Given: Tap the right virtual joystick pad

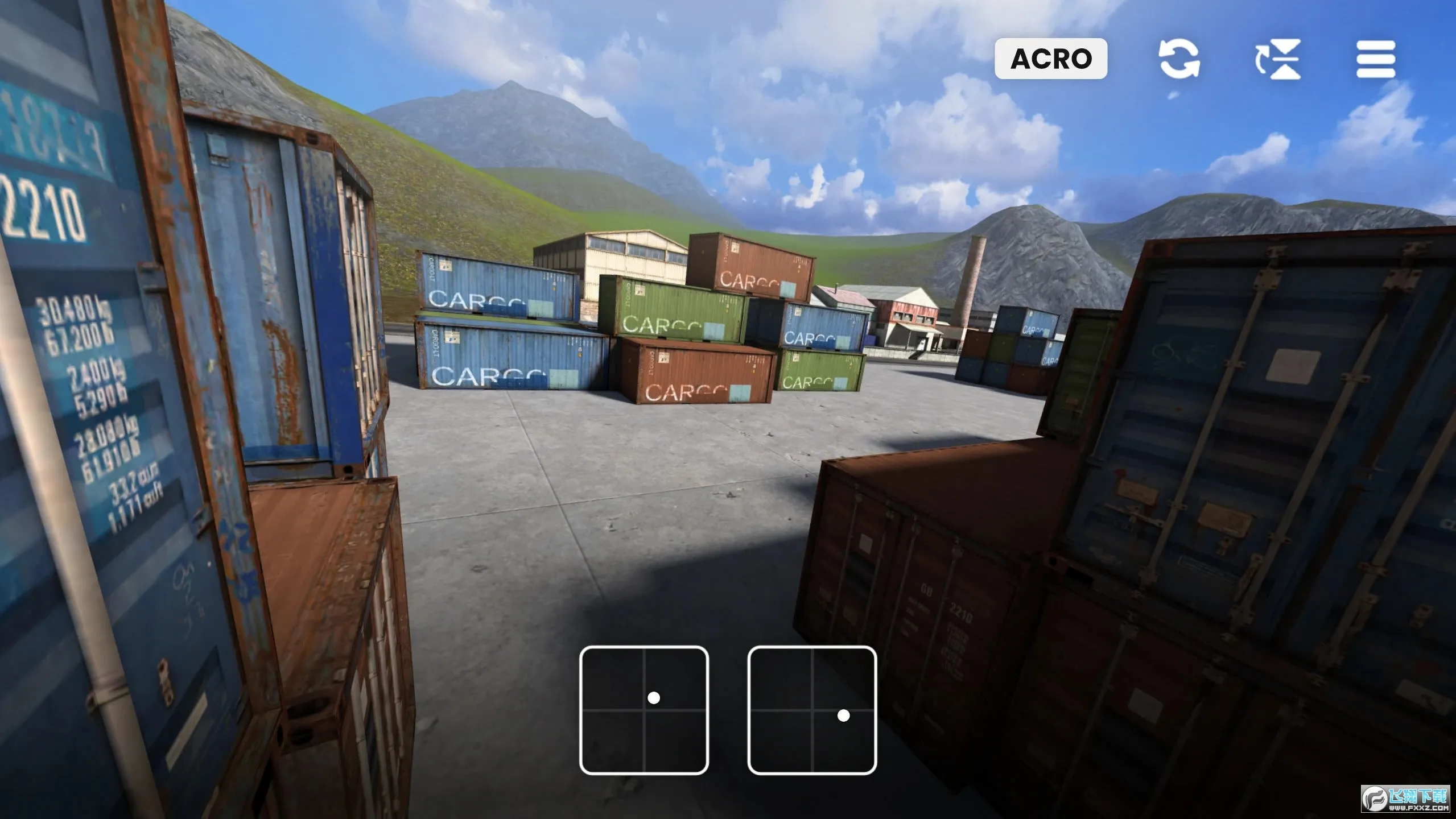Looking at the screenshot, I should (811, 710).
